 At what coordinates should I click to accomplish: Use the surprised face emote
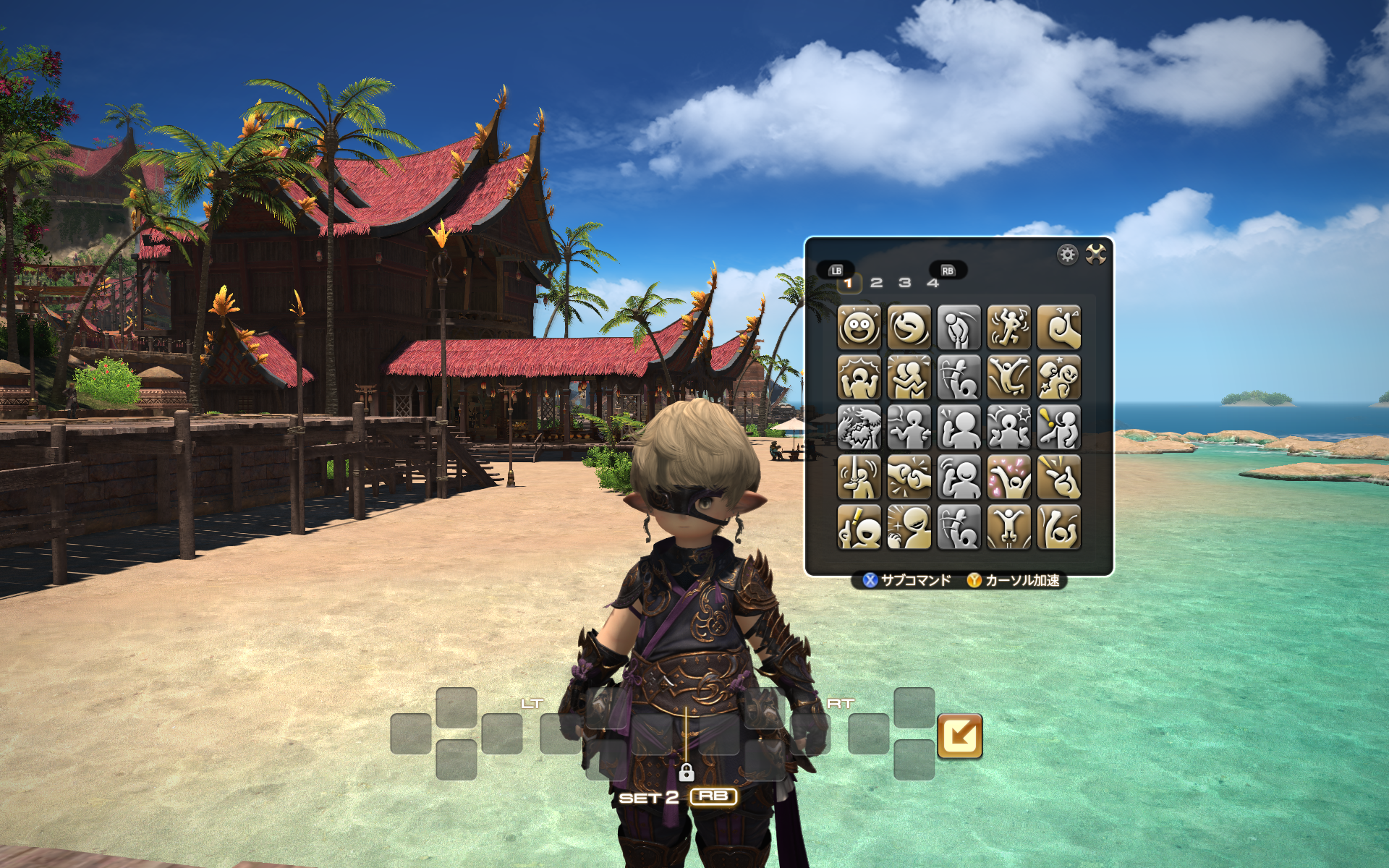click(x=859, y=327)
